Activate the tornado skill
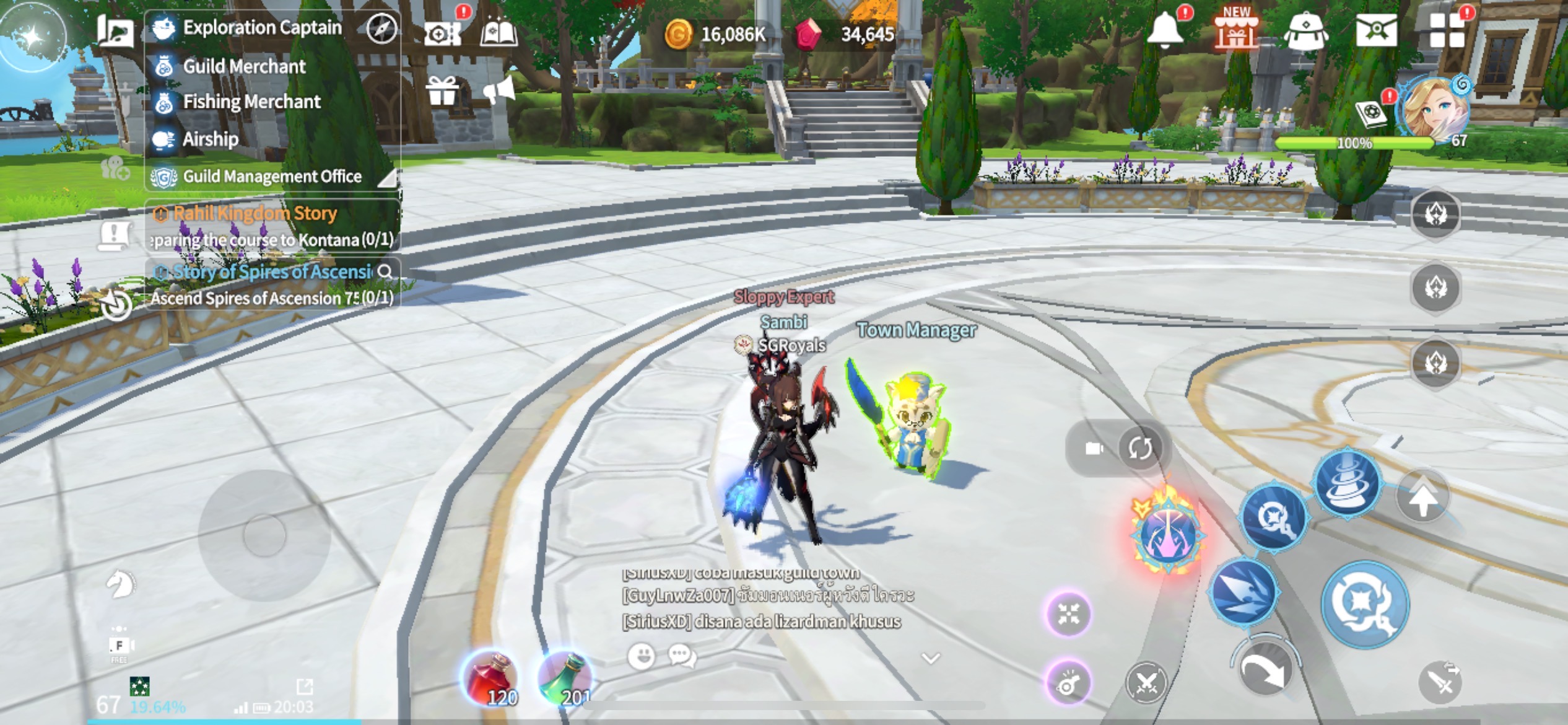1568x725 pixels. pos(1348,482)
